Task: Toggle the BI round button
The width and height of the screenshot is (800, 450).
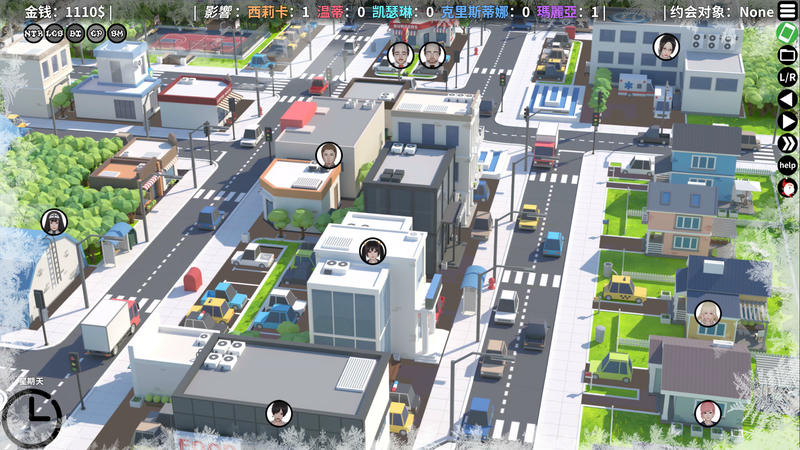Action: [75, 33]
